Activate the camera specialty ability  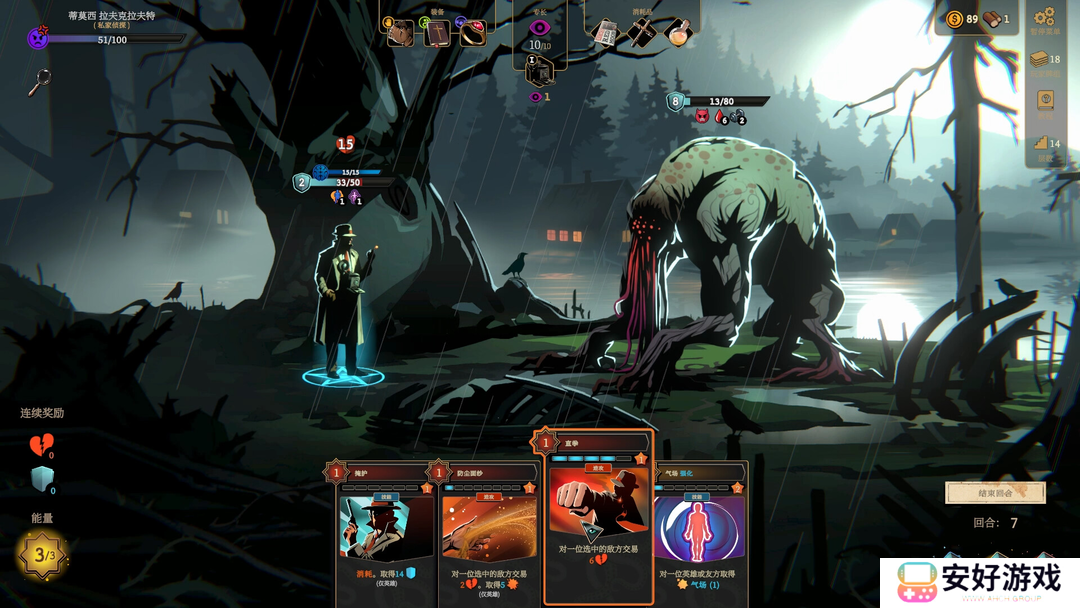pos(539,71)
